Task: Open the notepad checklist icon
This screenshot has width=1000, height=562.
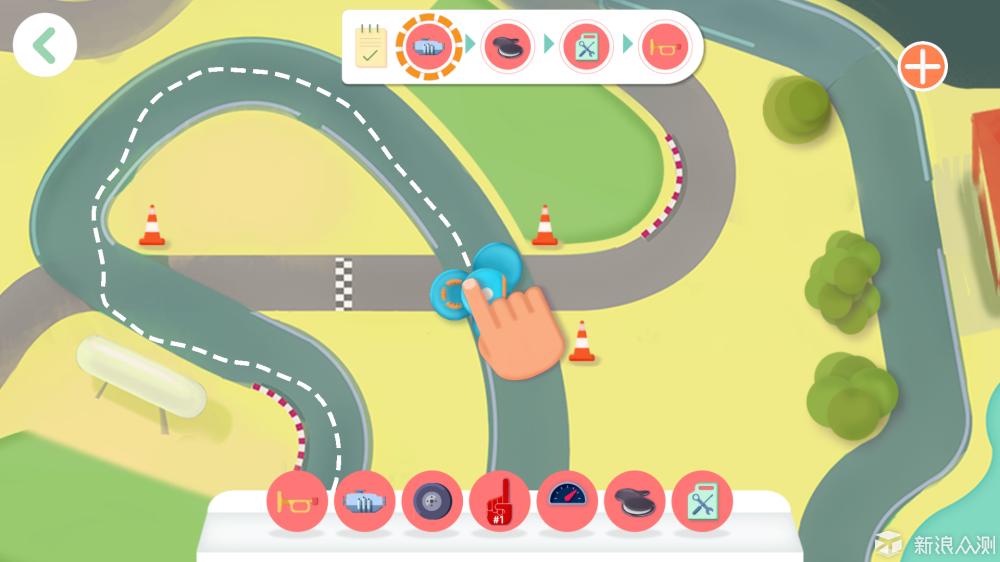Action: click(371, 46)
